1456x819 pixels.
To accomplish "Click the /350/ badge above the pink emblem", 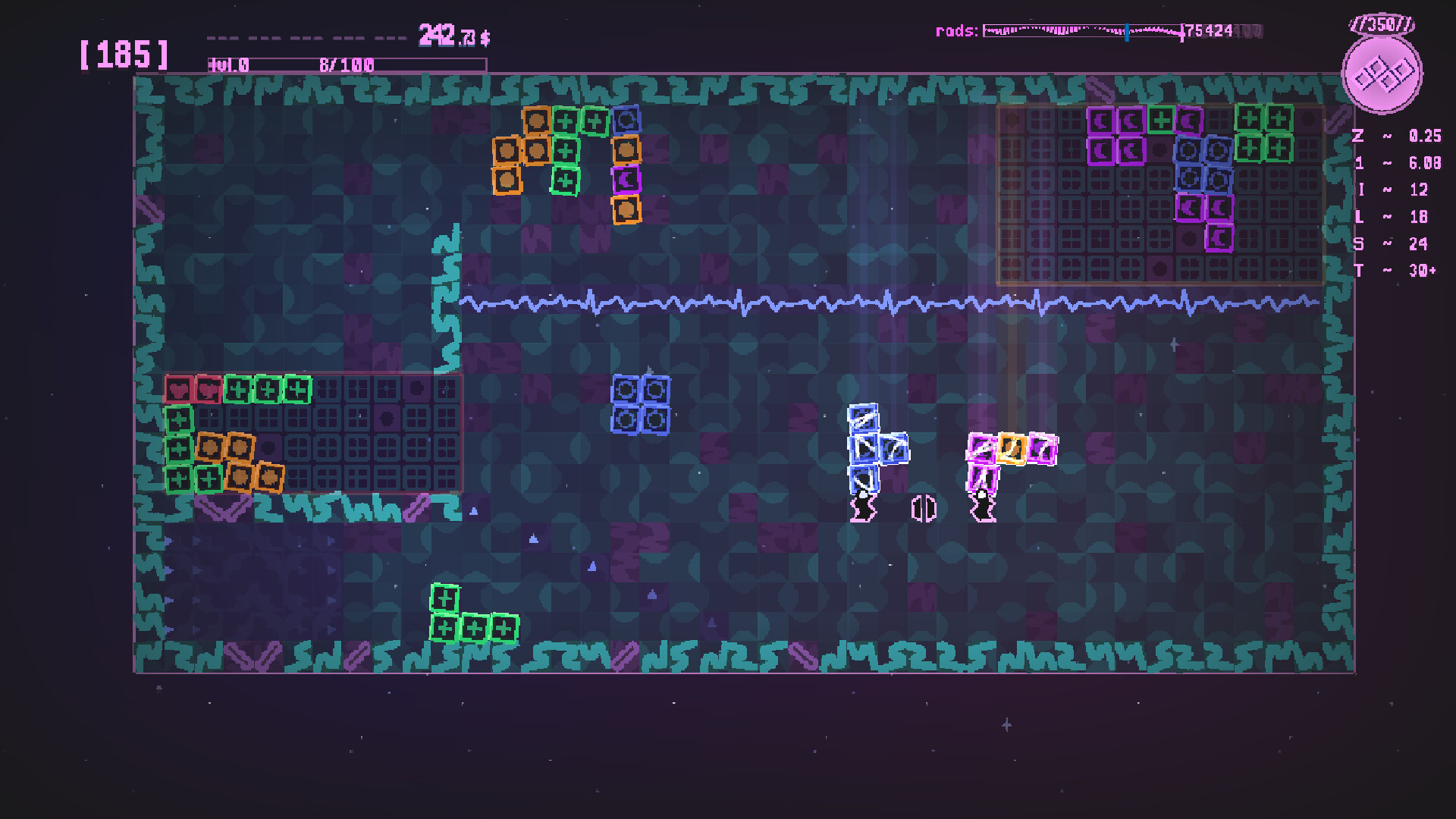I will point(1382,23).
